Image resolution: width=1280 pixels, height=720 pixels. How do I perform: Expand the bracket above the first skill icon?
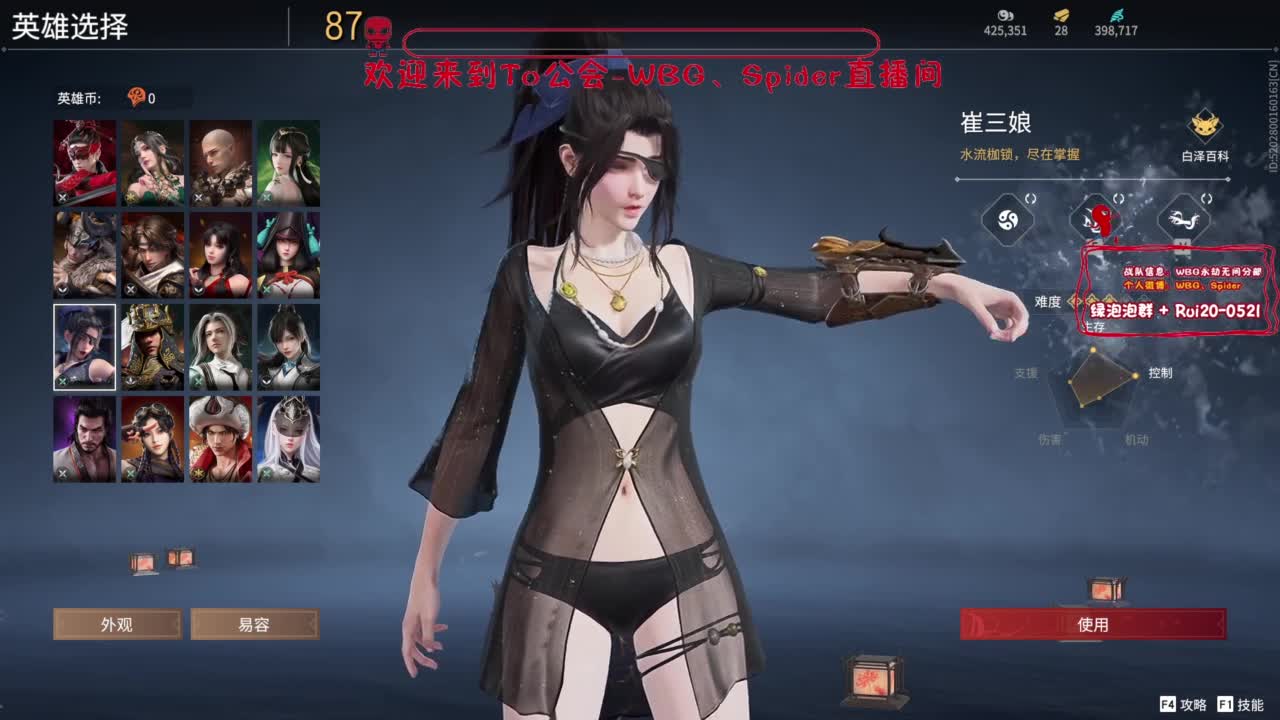point(1029,197)
